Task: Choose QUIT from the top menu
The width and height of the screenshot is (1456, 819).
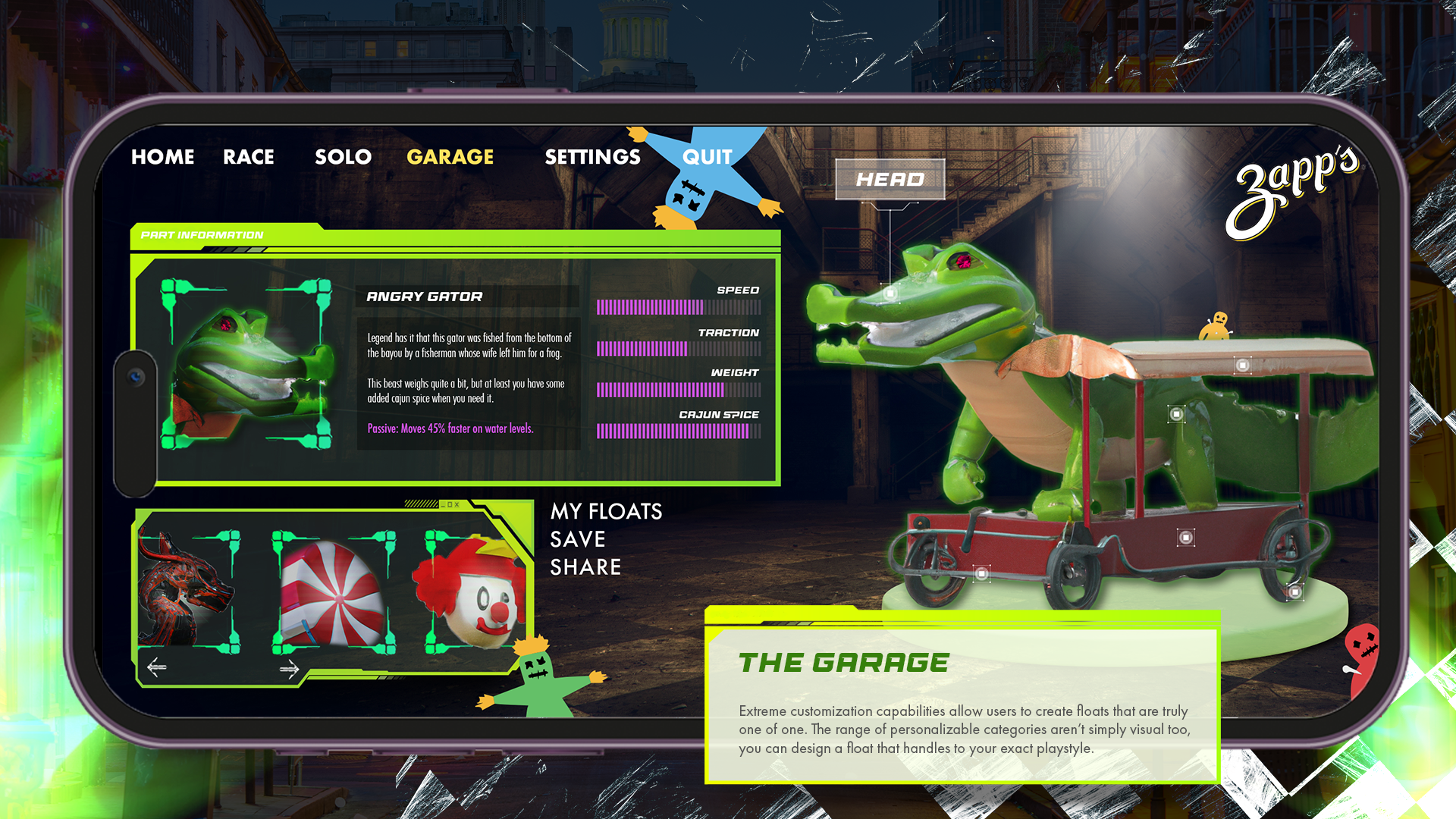Action: pos(707,157)
